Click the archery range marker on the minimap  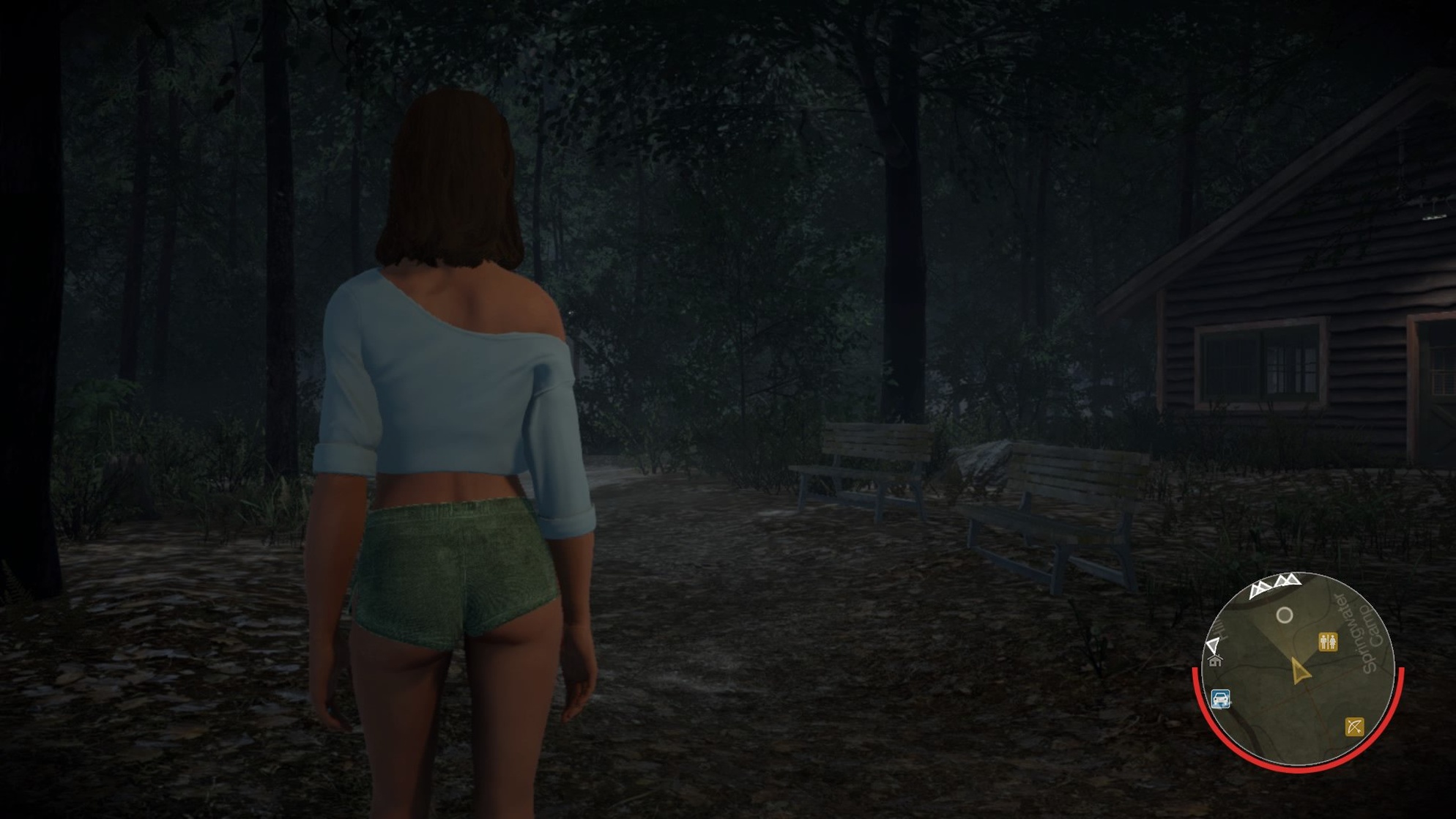pyautogui.click(x=1354, y=726)
